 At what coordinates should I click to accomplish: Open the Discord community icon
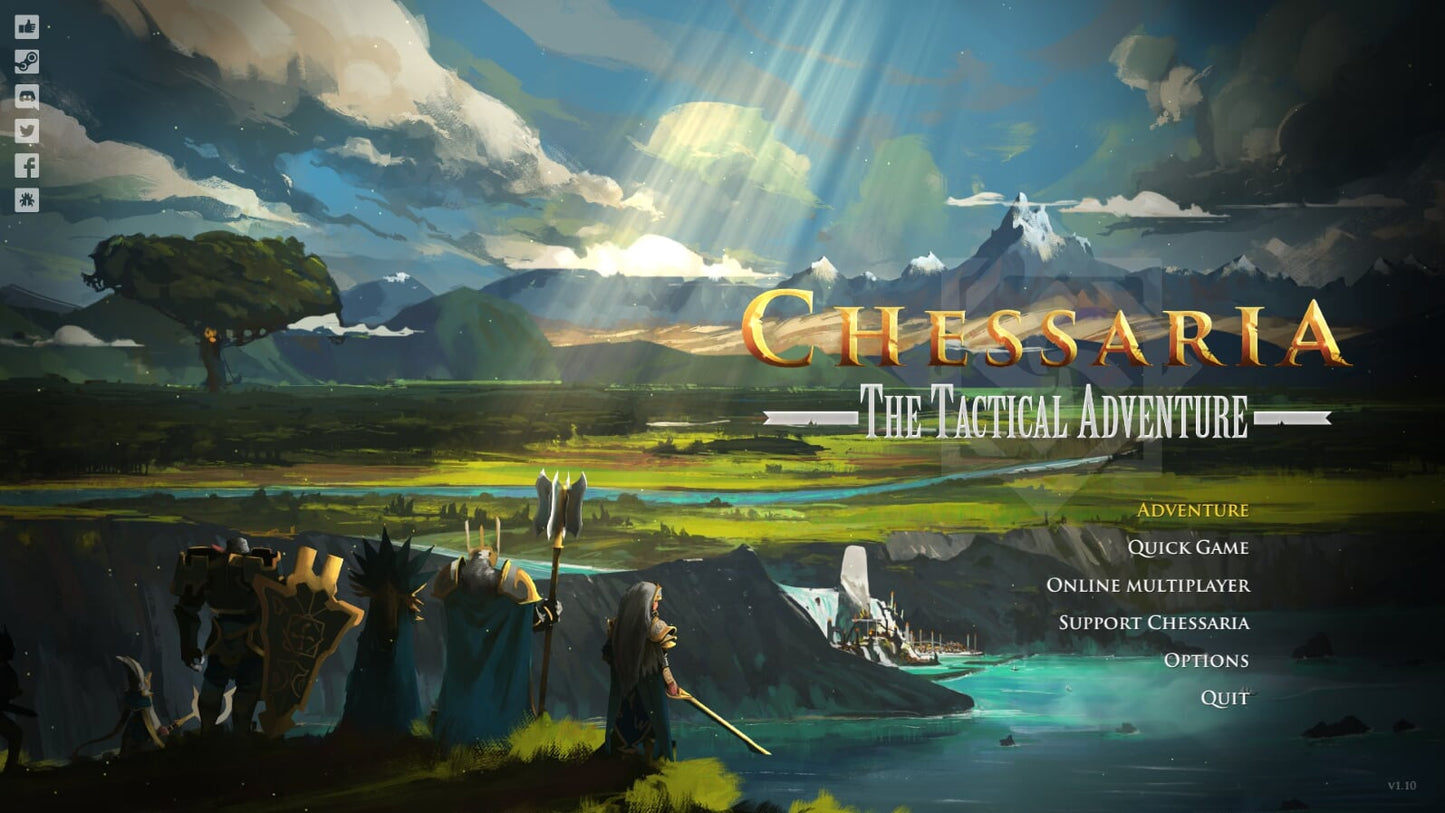(26, 96)
